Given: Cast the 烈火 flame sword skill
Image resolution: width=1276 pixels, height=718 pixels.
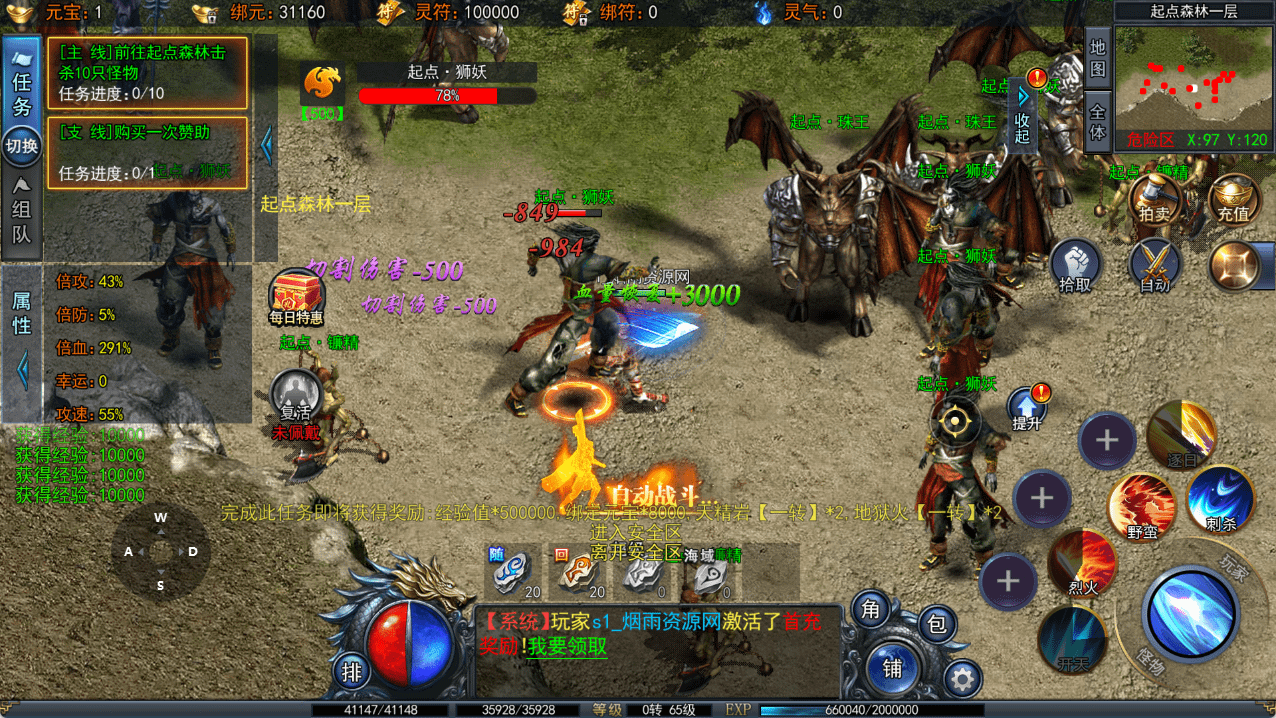Looking at the screenshot, I should click(1082, 564).
